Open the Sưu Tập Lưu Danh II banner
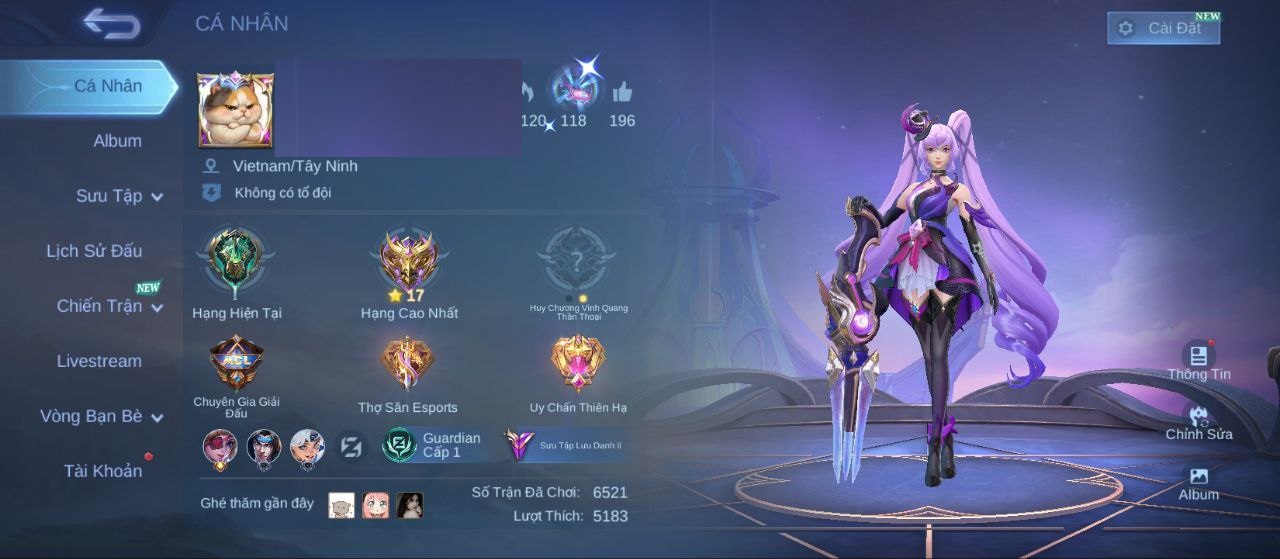 tap(566, 445)
